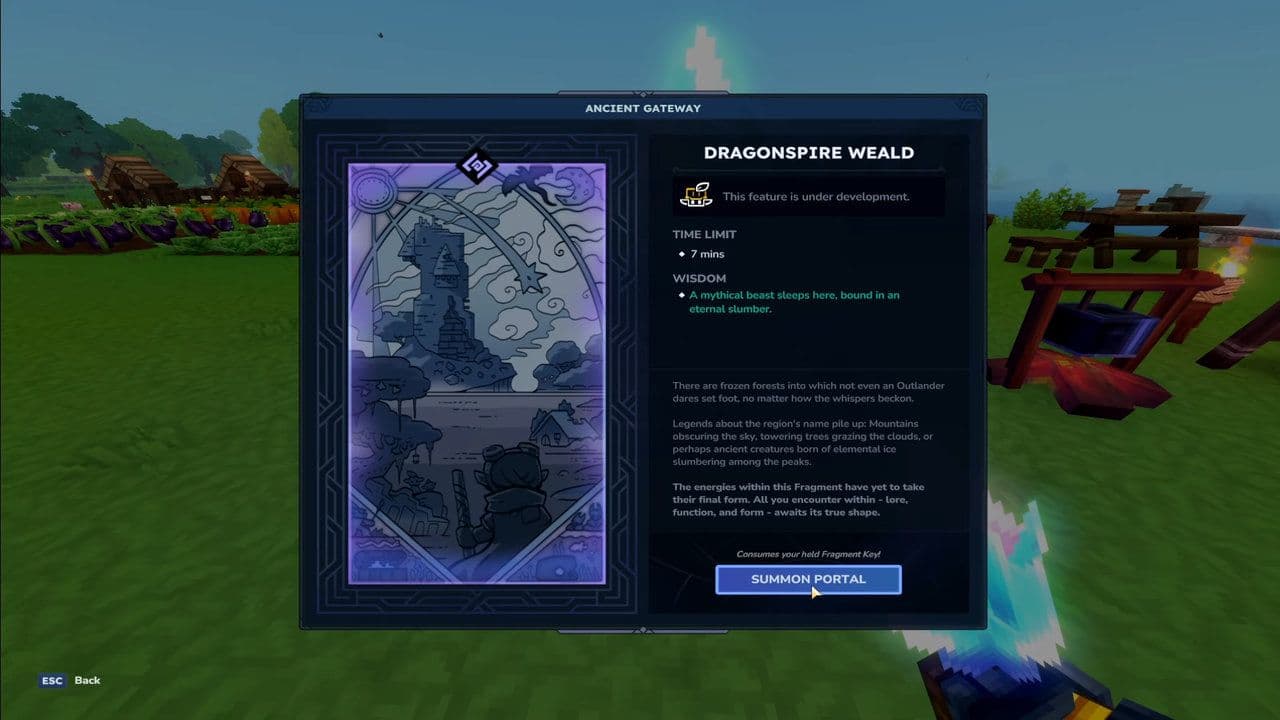1280x720 pixels.
Task: Open the Back option
Action: pos(87,680)
